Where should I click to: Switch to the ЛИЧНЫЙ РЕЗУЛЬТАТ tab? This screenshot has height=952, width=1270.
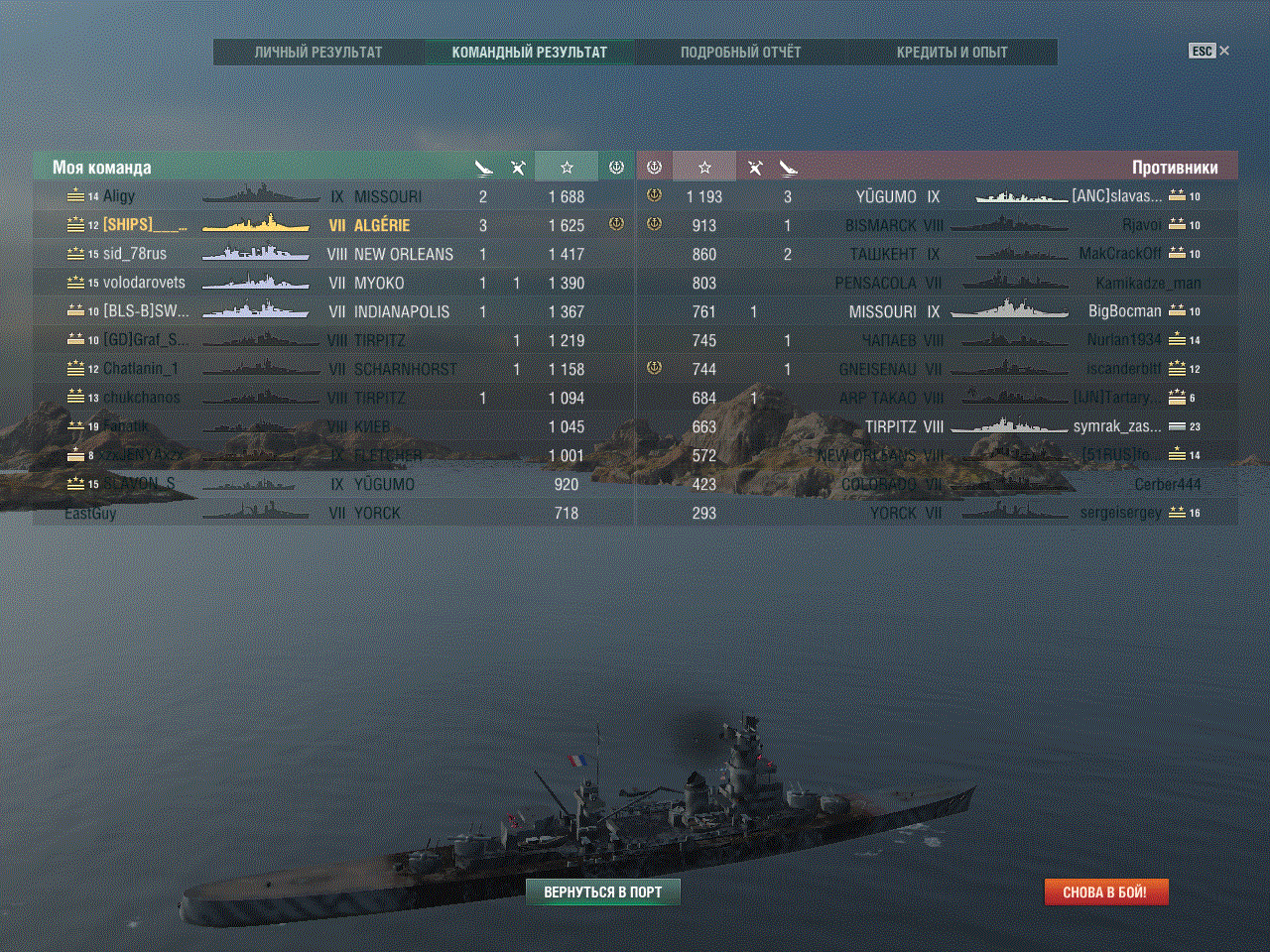(317, 53)
